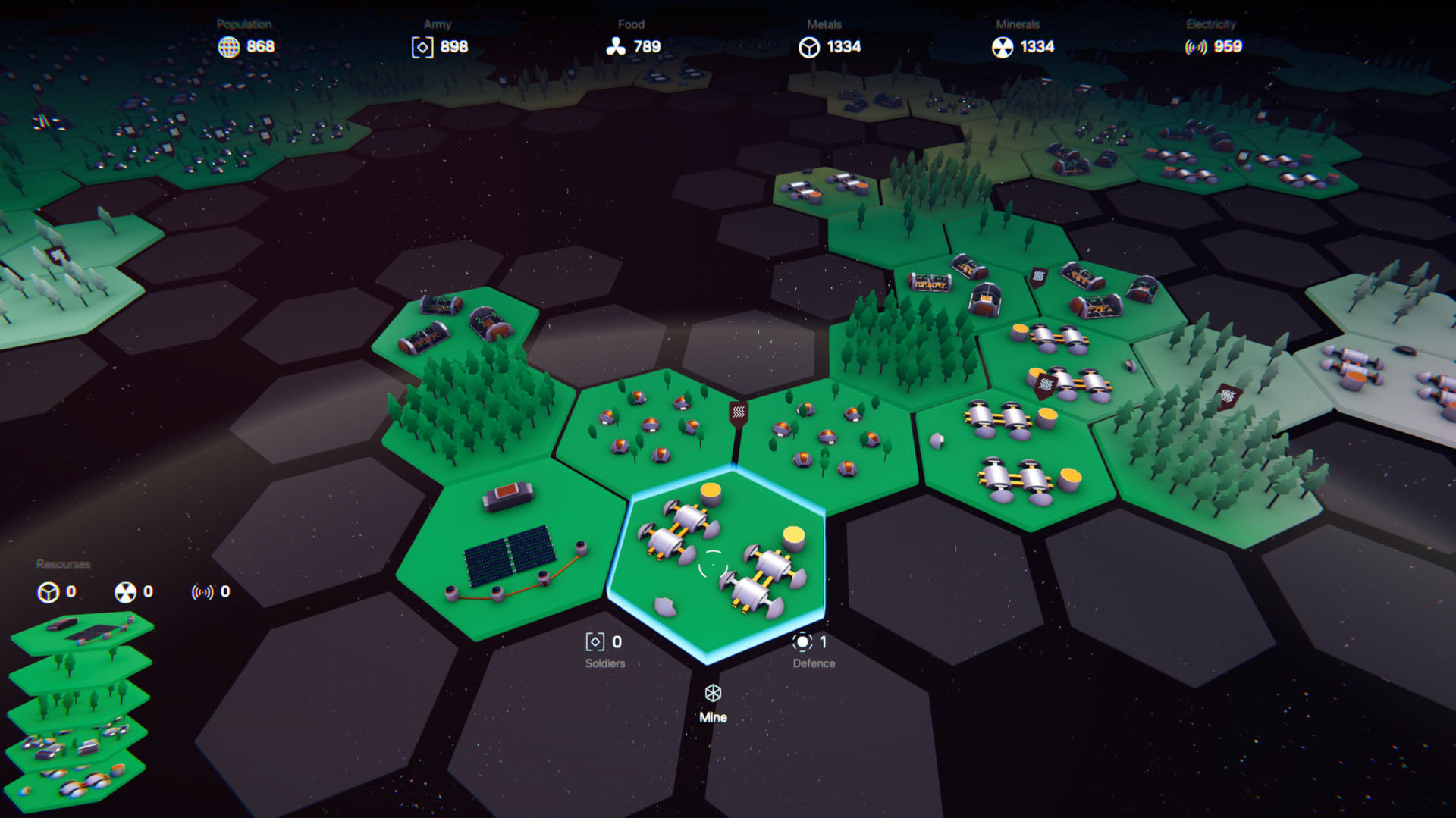
Task: Click the Soldiers count label
Action: [604, 662]
